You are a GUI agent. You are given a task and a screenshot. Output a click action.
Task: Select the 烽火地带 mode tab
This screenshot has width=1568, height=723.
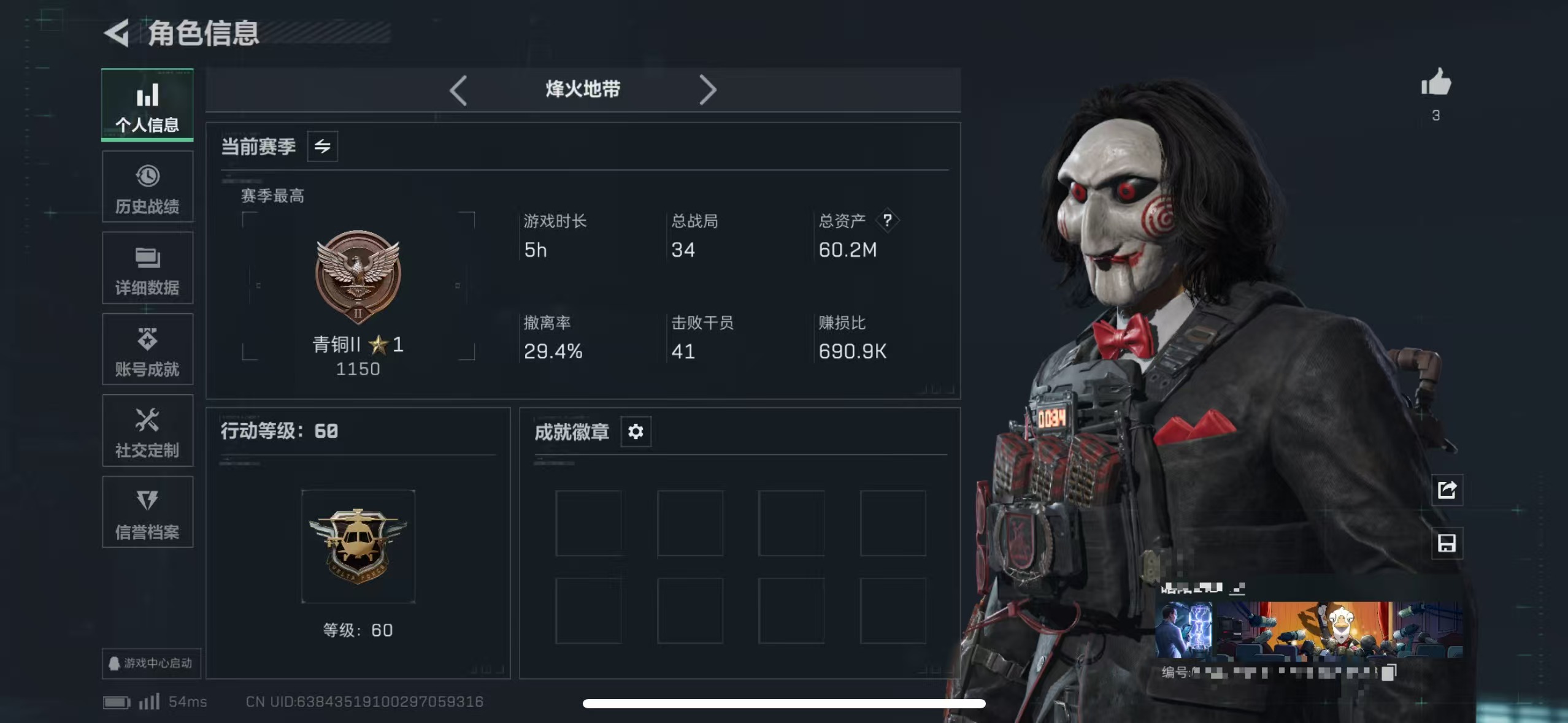pyautogui.click(x=583, y=89)
